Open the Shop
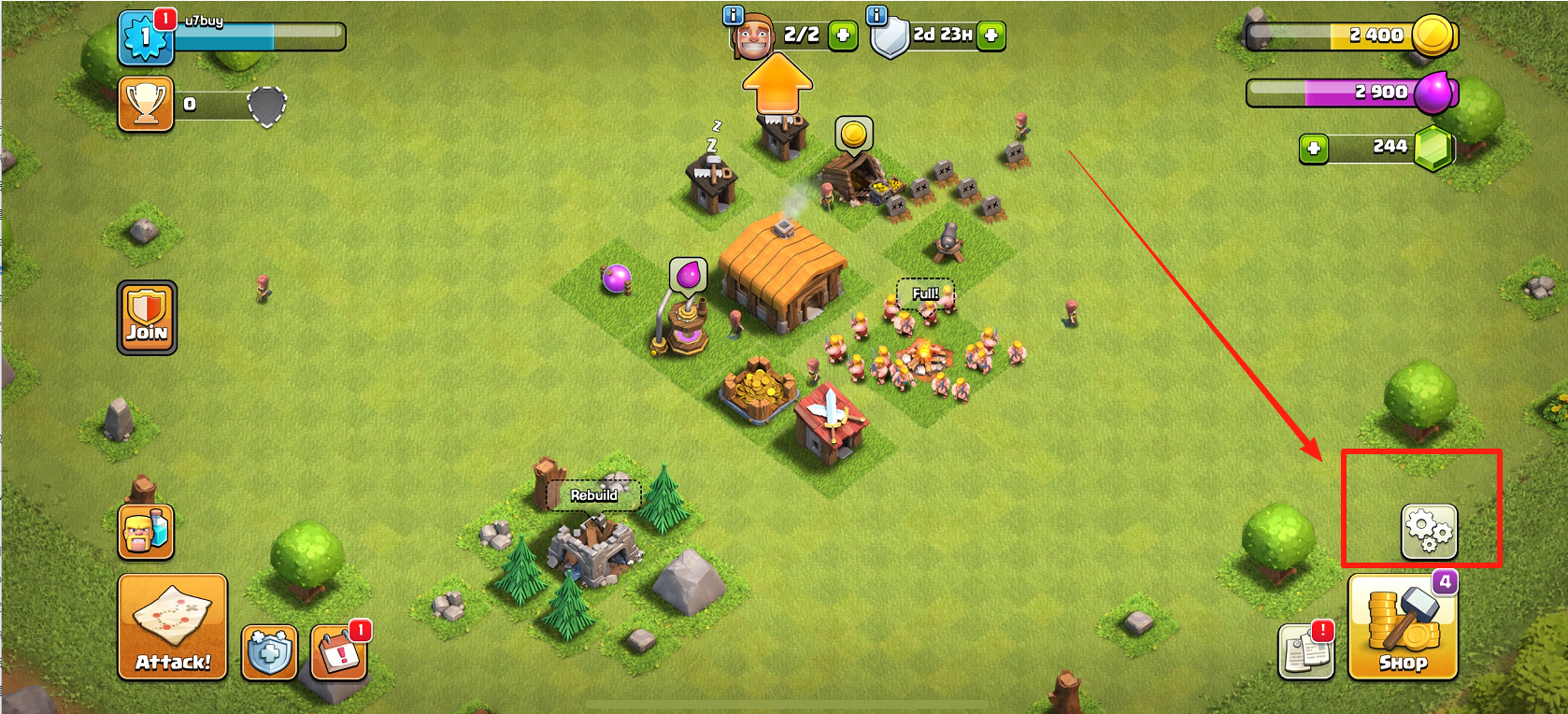 (1403, 627)
